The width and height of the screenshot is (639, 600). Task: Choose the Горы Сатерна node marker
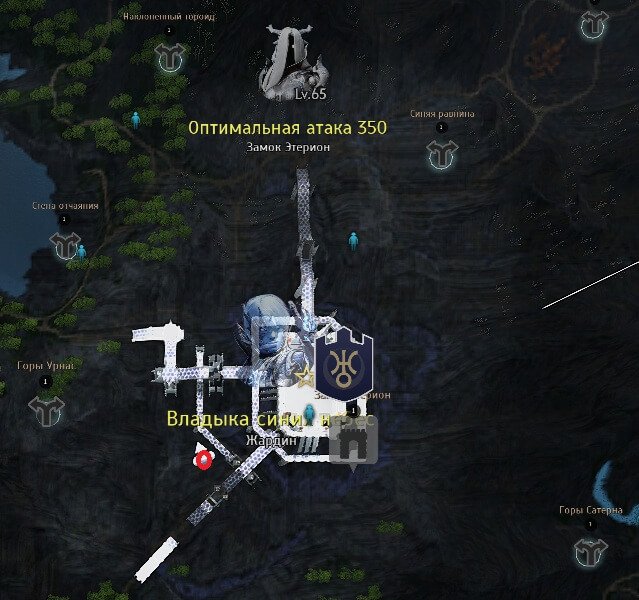[590, 550]
